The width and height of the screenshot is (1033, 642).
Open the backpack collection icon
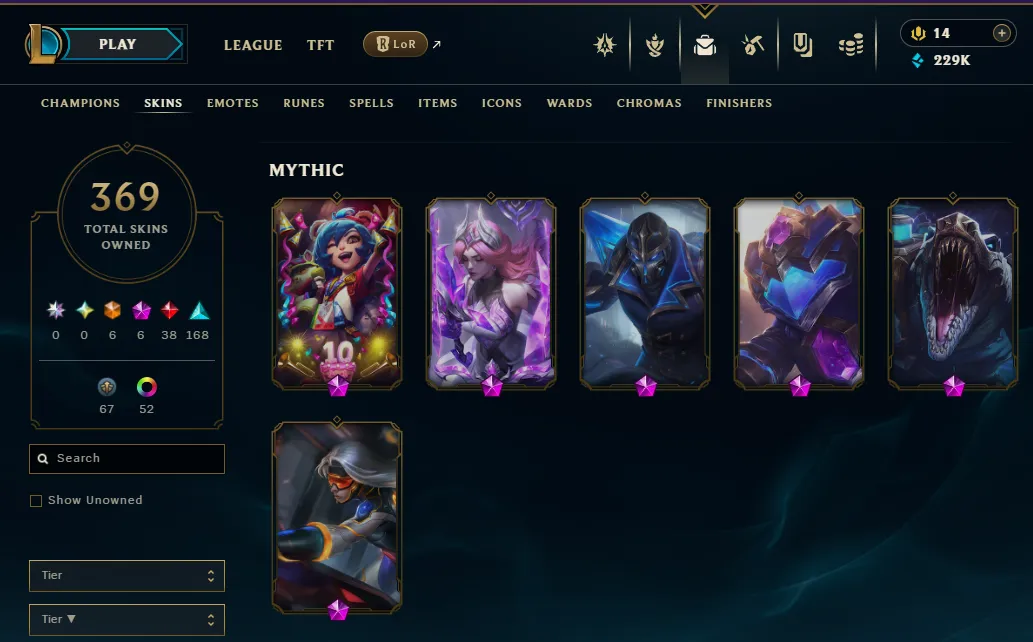(705, 45)
